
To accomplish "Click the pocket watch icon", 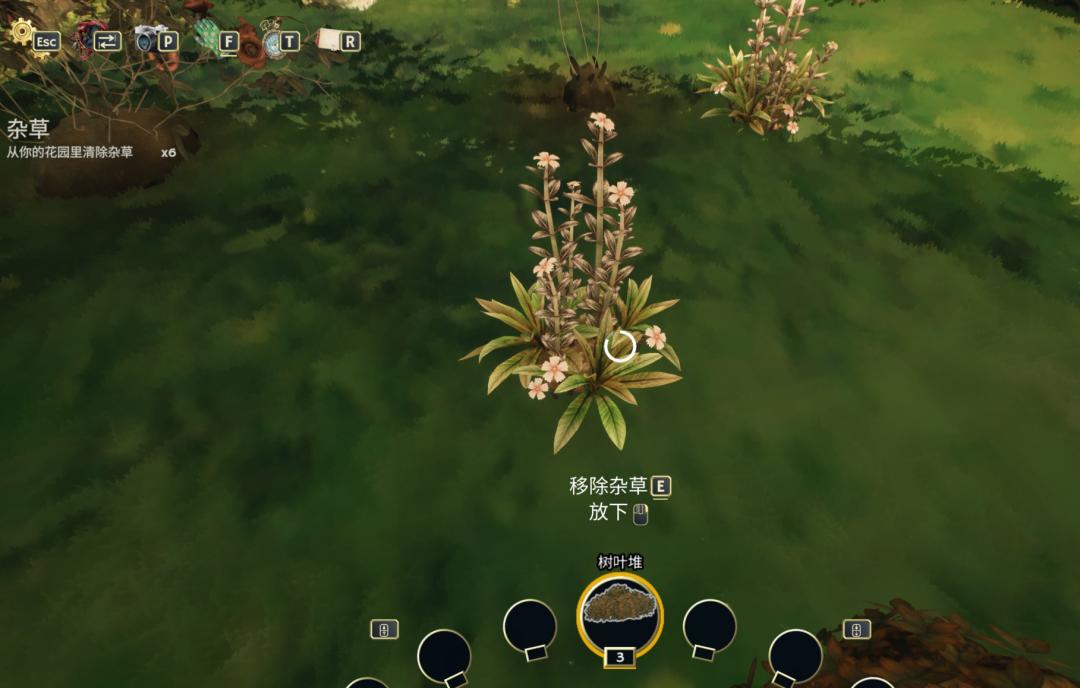I will point(272,40).
